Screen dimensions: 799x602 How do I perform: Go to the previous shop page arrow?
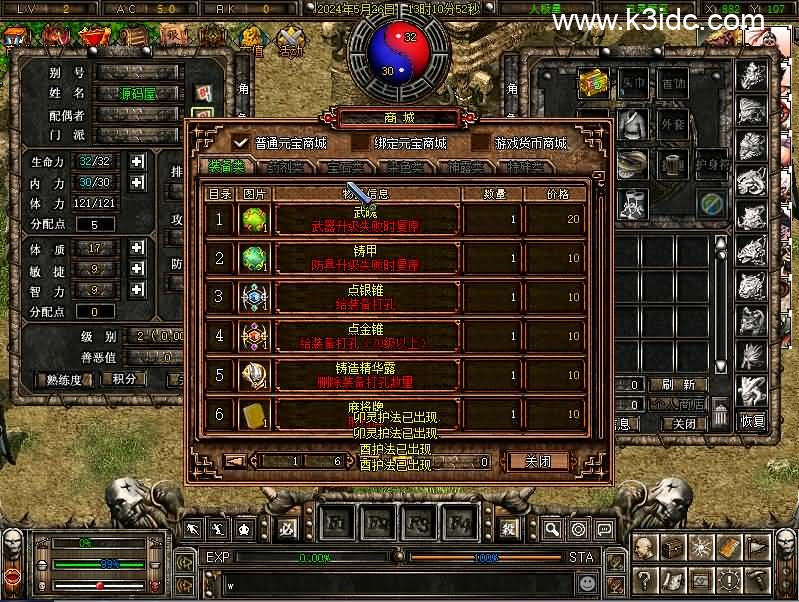click(x=235, y=462)
